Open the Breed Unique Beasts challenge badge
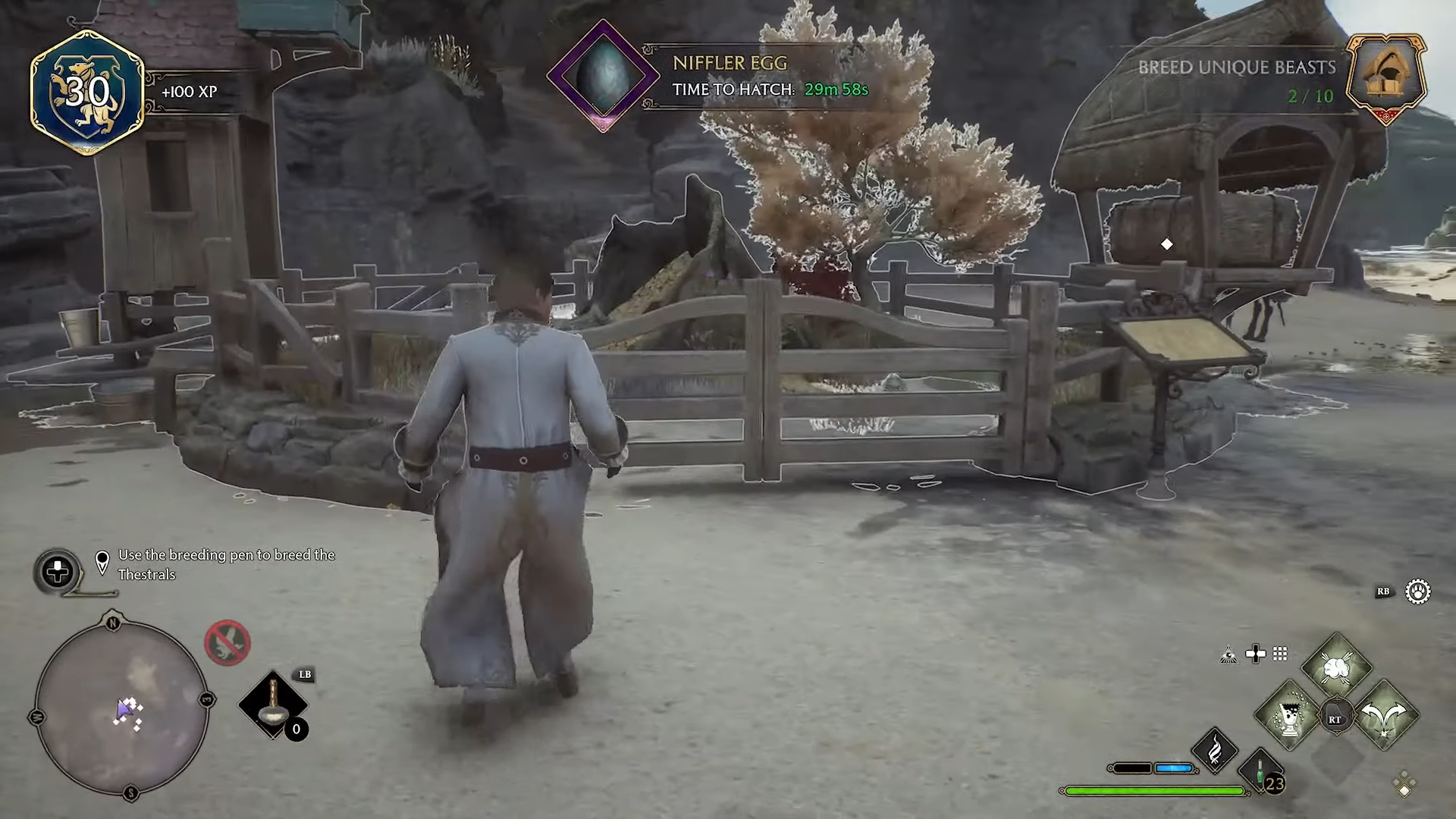Screen dimensions: 1456x819 tap(1385, 78)
